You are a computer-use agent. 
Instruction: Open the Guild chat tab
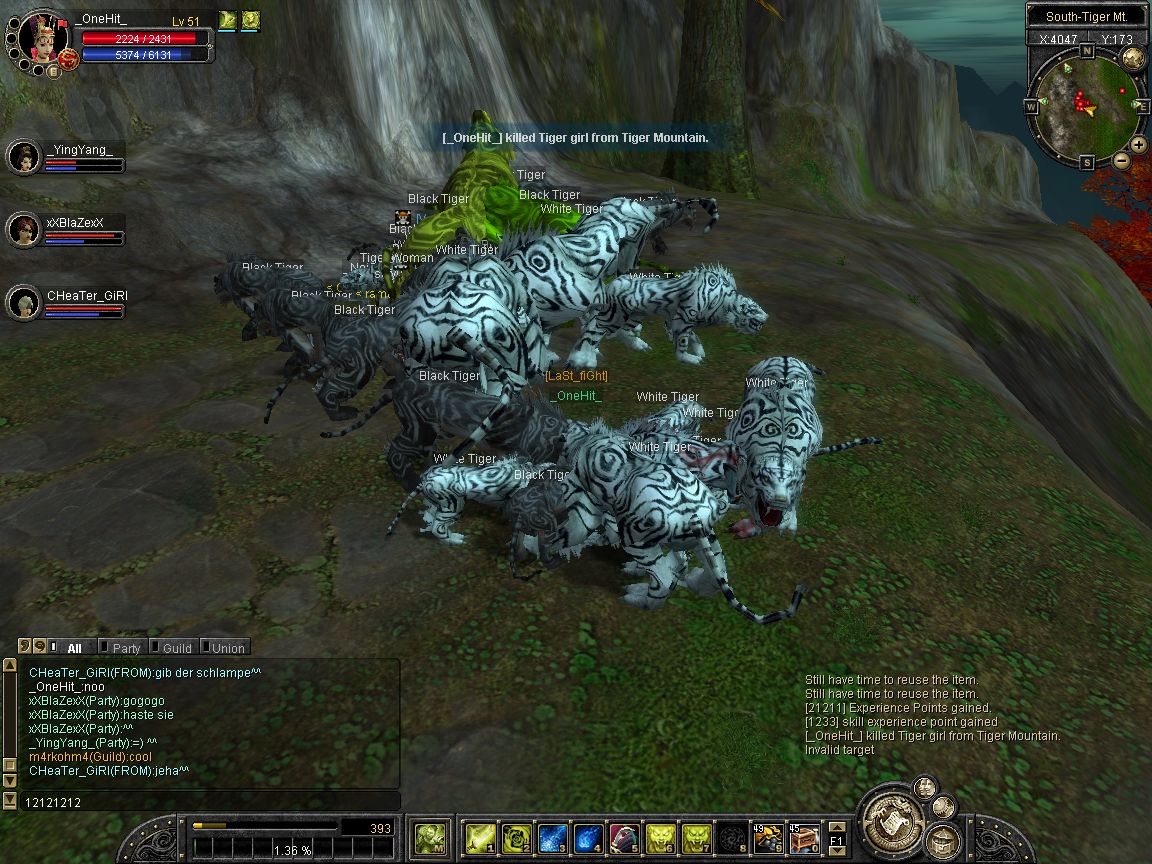click(x=176, y=648)
